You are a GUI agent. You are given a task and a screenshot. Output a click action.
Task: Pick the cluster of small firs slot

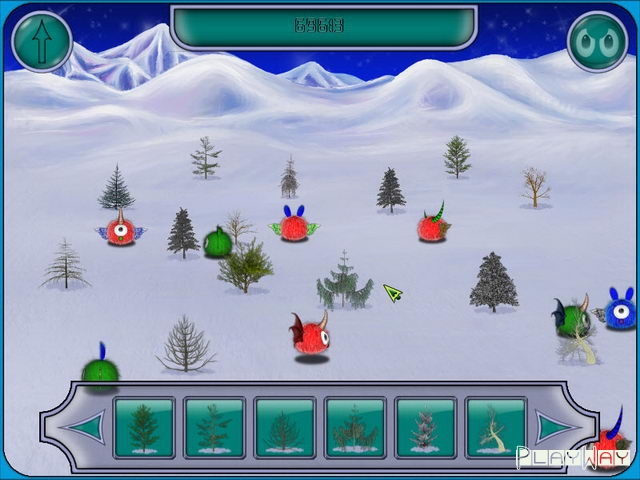click(355, 428)
